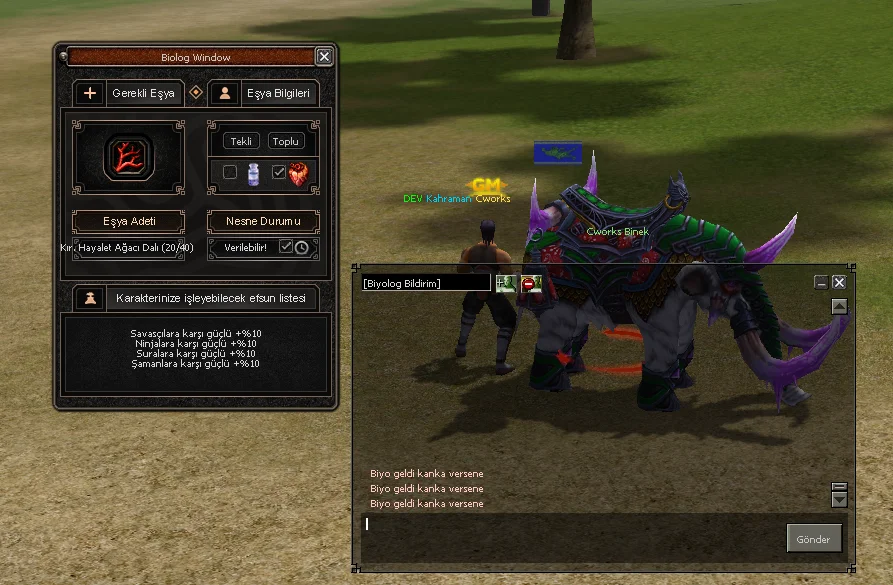The height and width of the screenshot is (585, 893).
Task: Tick the checkbox beside the potion bottle
Action: [230, 173]
